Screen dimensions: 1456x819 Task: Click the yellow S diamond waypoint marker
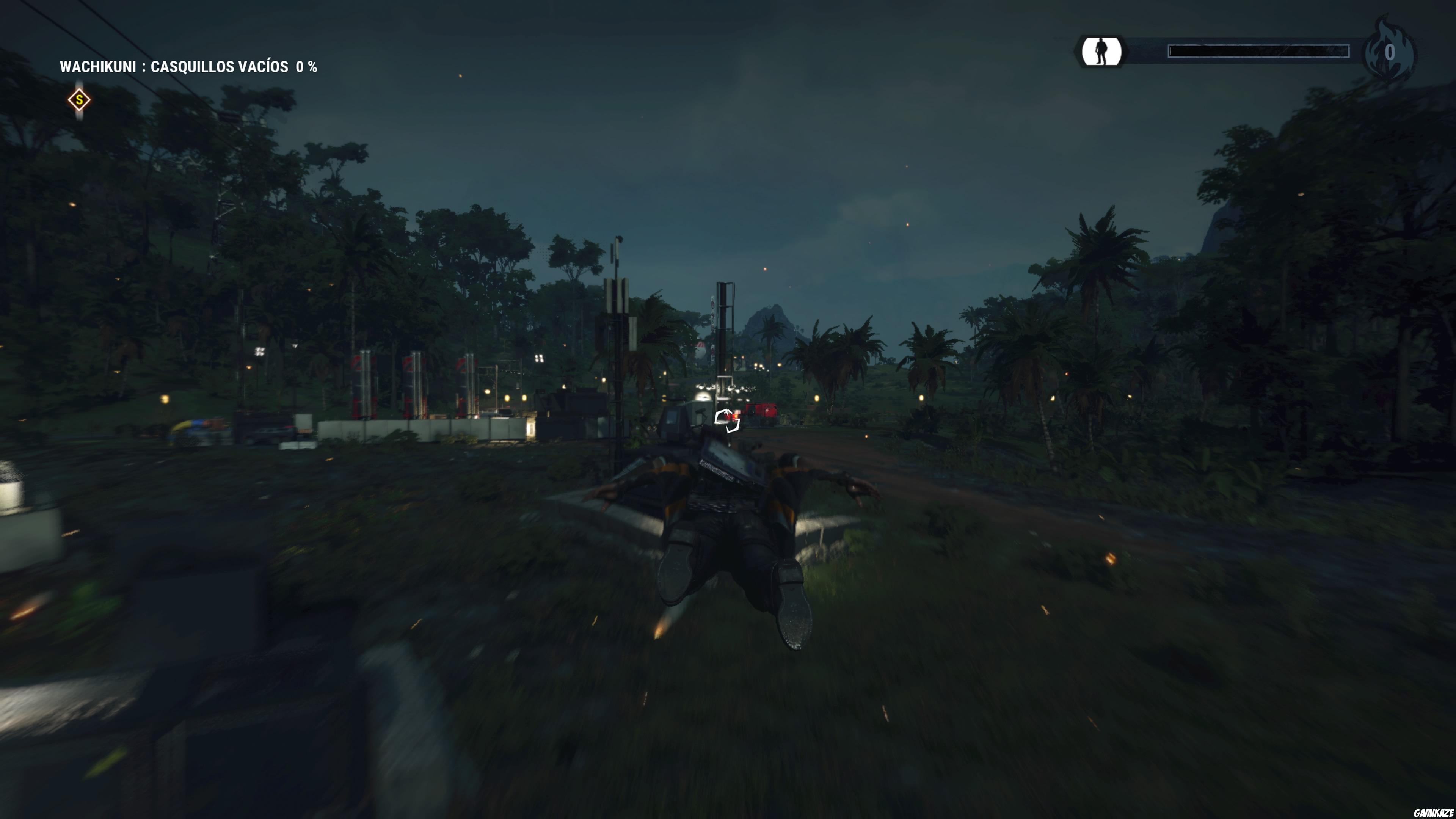(x=79, y=99)
